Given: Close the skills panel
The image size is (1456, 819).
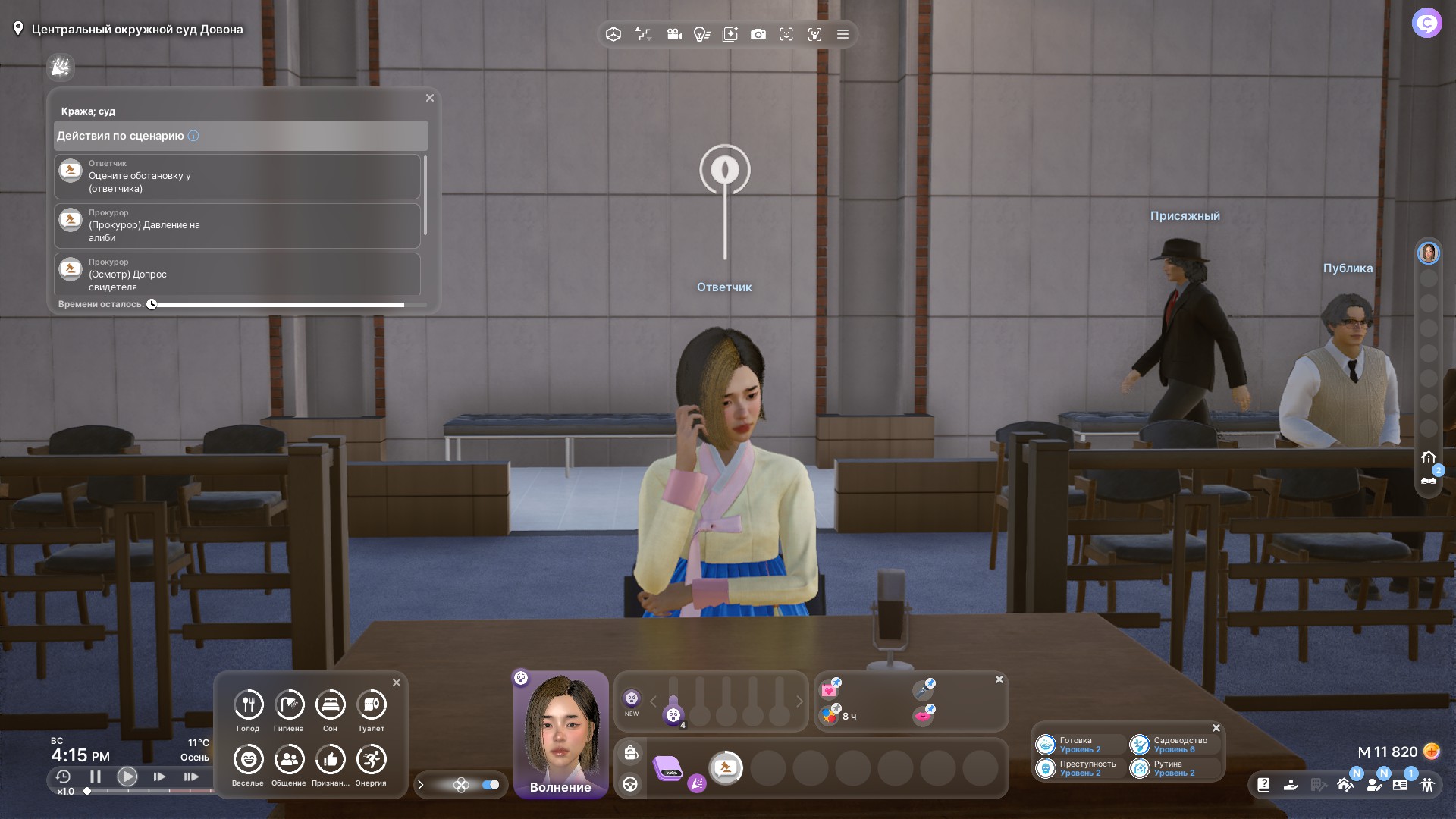Looking at the screenshot, I should (1216, 728).
